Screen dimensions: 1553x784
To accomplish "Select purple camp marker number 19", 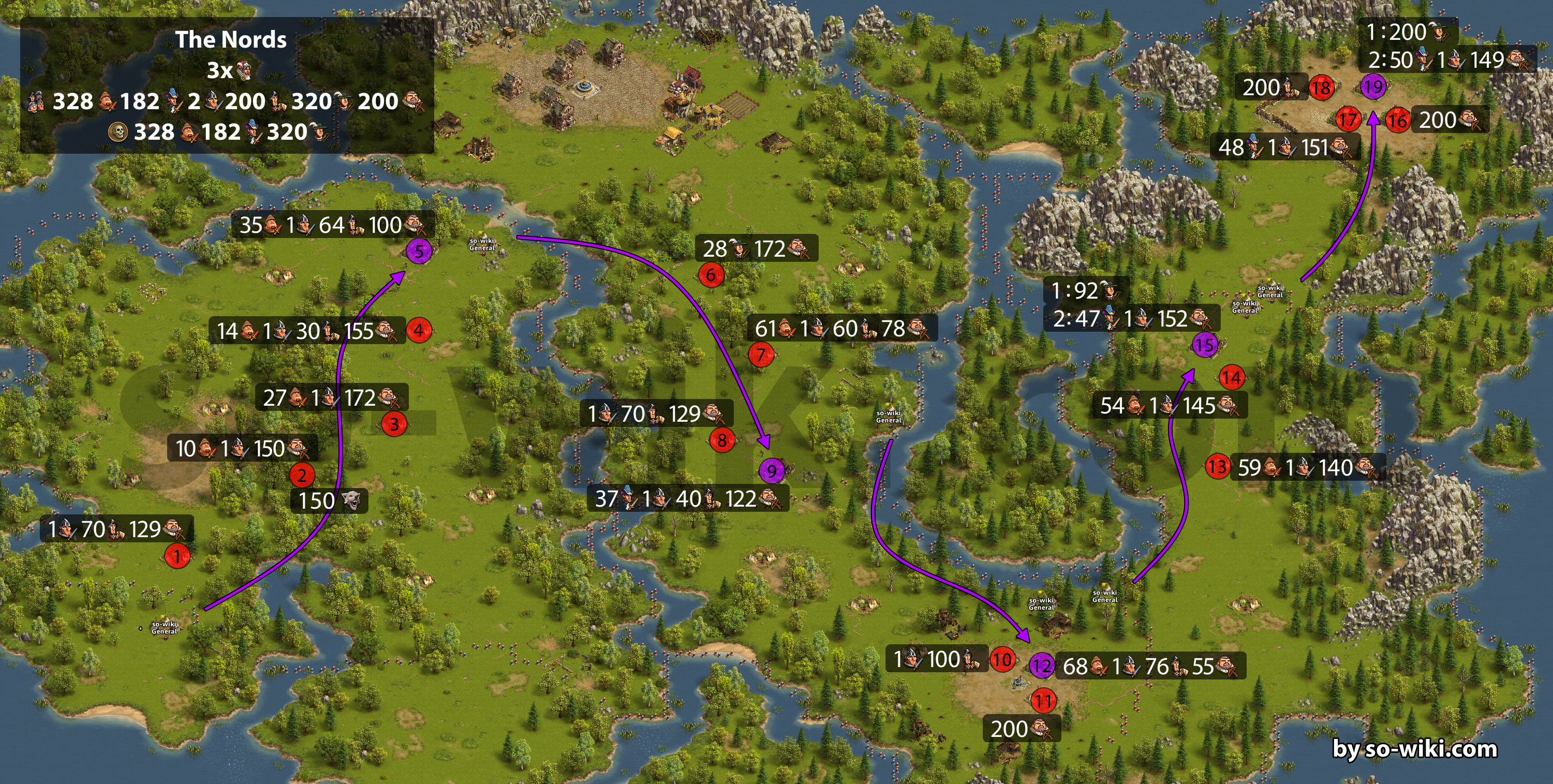I will 1373,87.
